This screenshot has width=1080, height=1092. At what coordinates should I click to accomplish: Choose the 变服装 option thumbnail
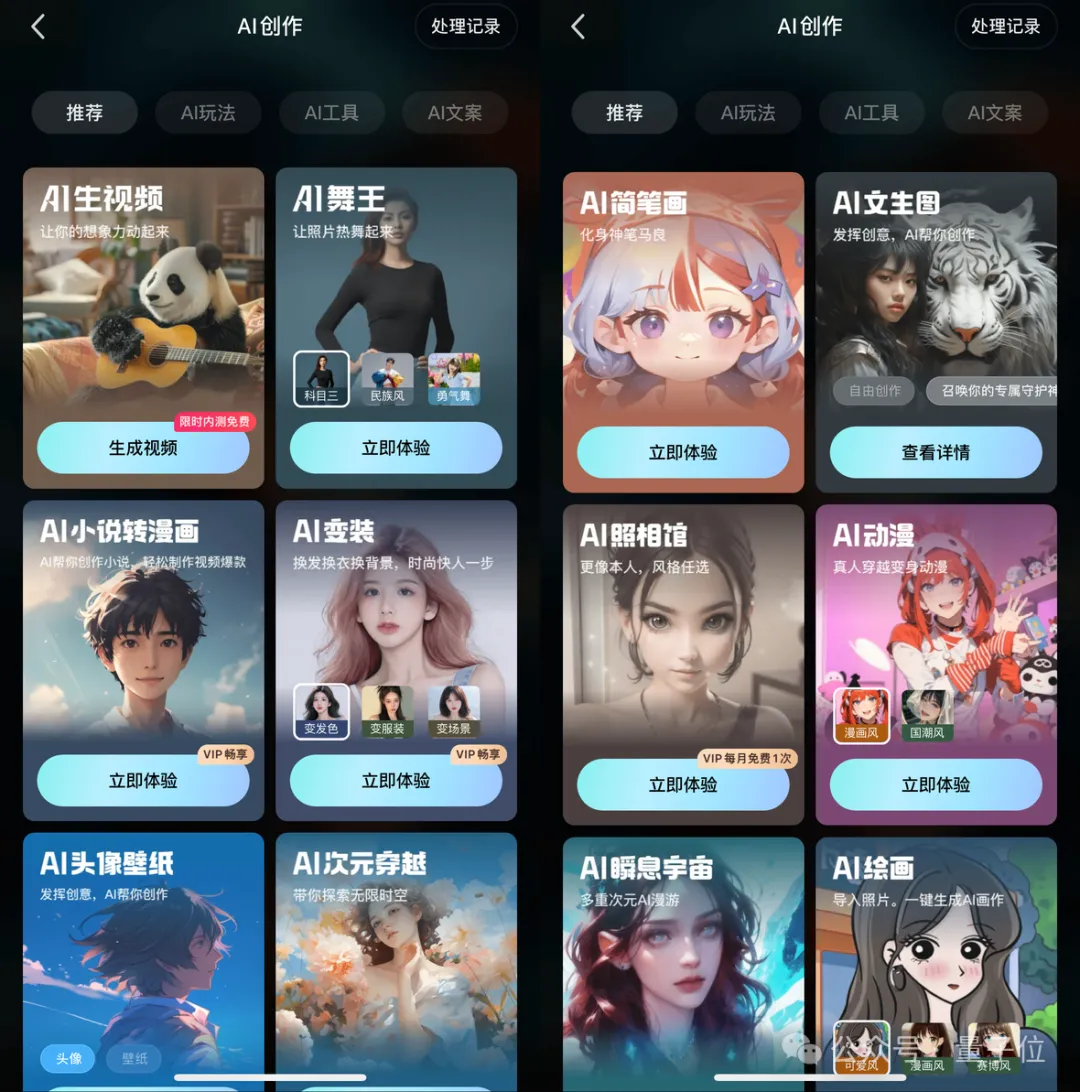click(x=388, y=712)
